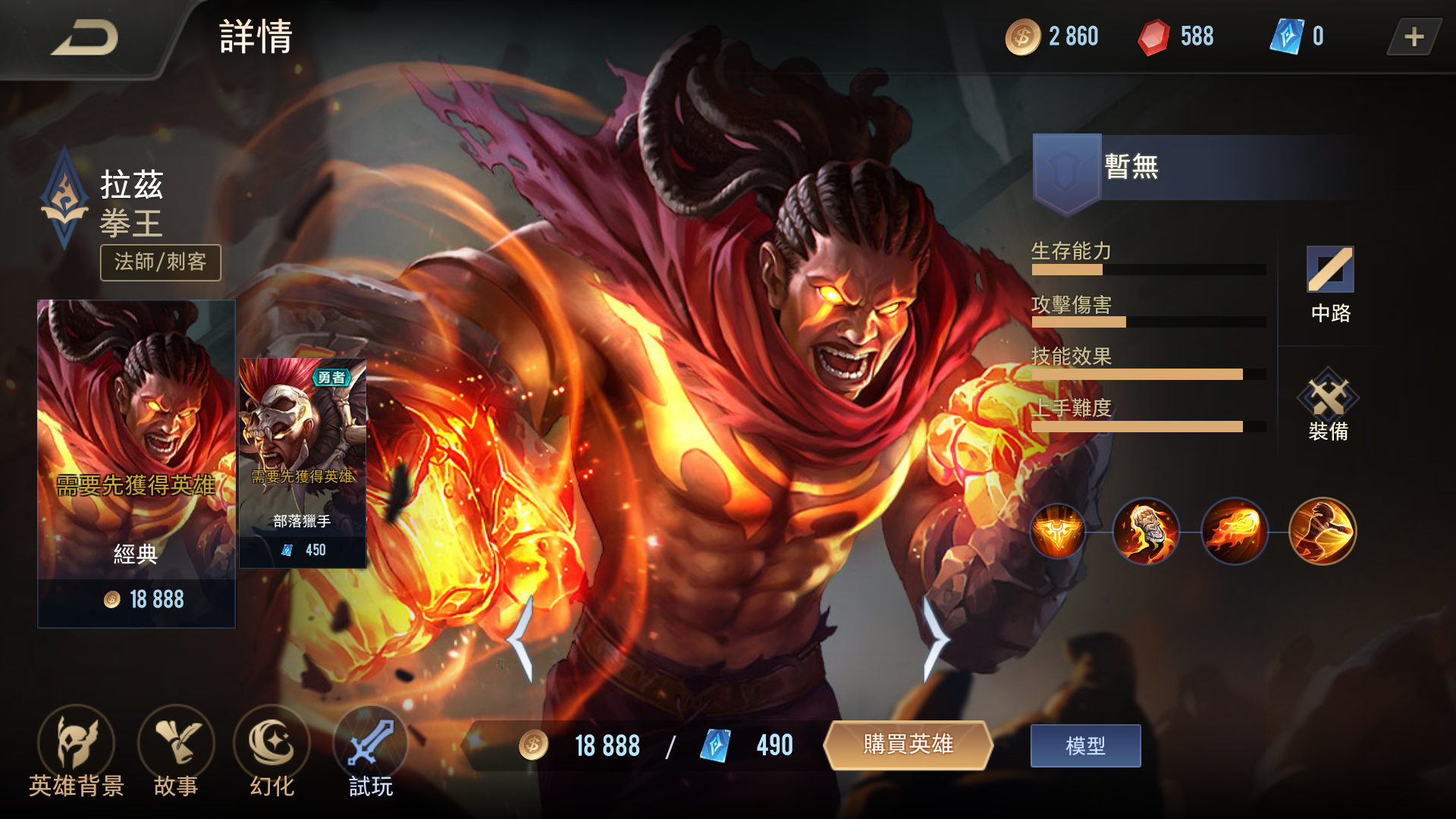Viewport: 1456px width, 819px height.
Task: Open the 故事 story section
Action: click(176, 752)
